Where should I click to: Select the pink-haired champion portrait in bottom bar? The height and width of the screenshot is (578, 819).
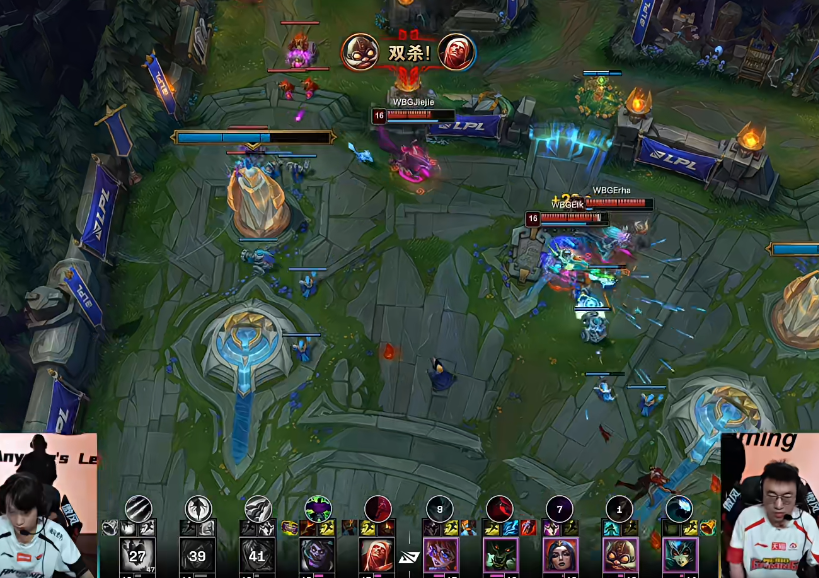441,556
